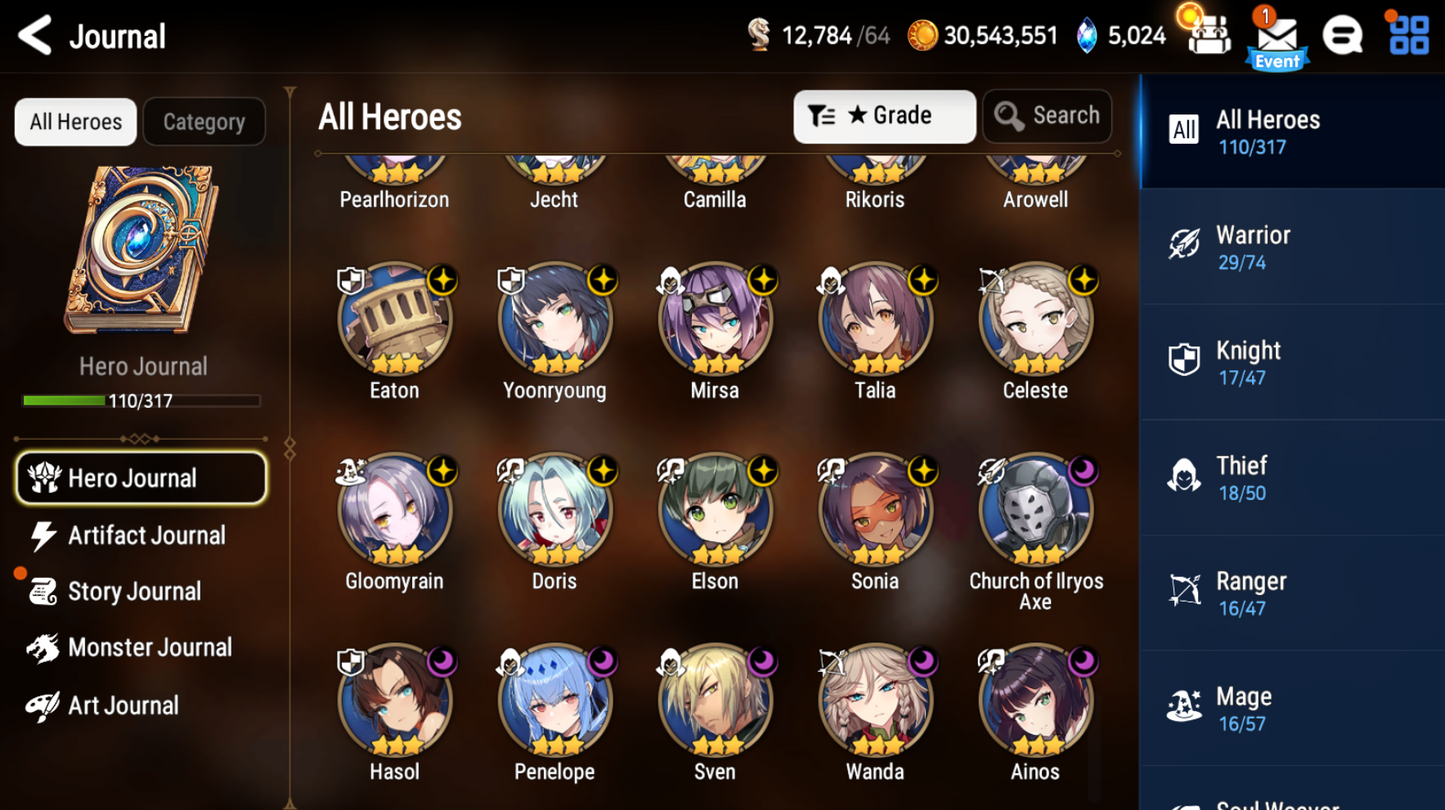Click the Hero Journal progress bar

coord(140,400)
